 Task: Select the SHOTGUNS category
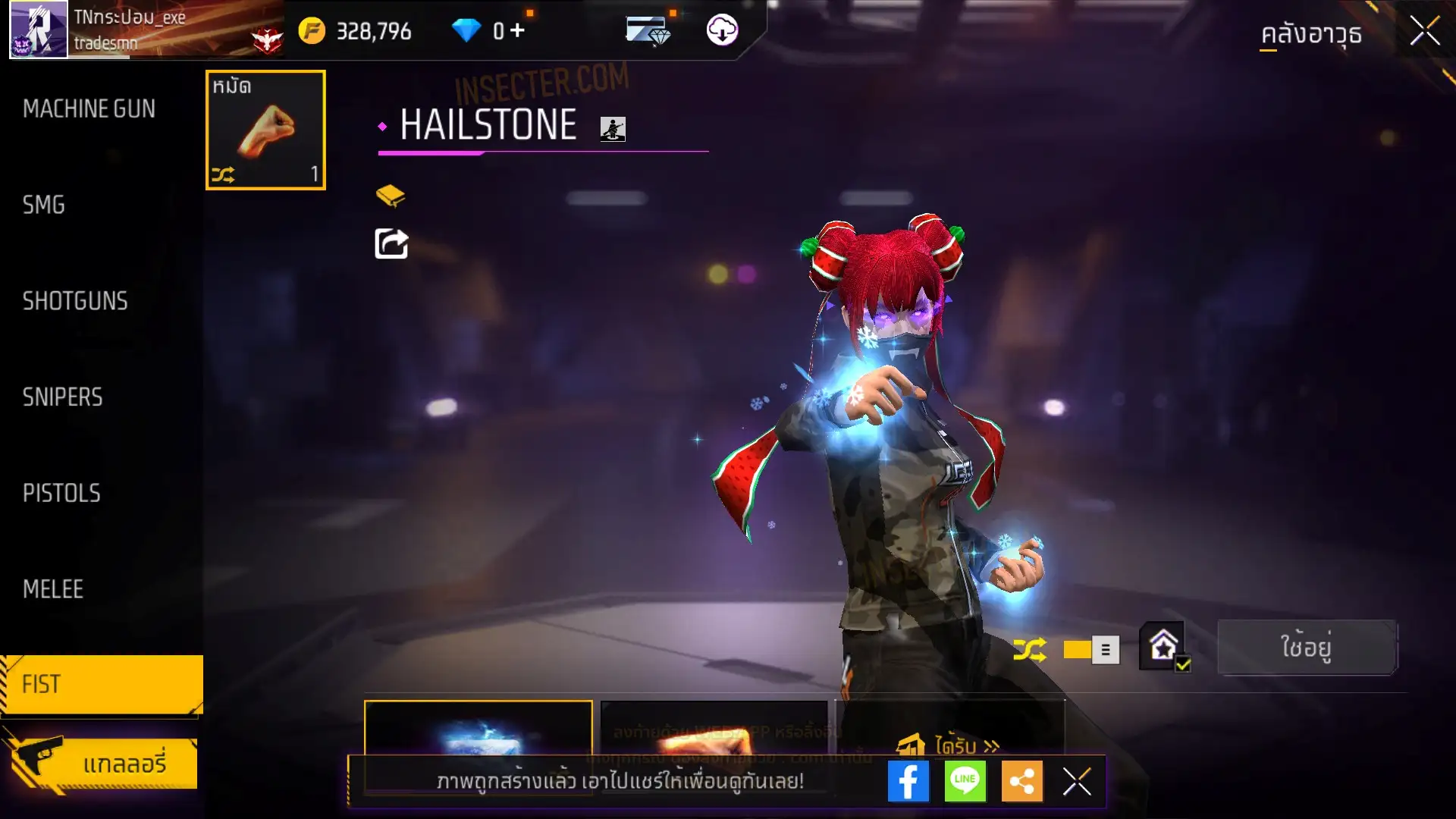pos(75,301)
